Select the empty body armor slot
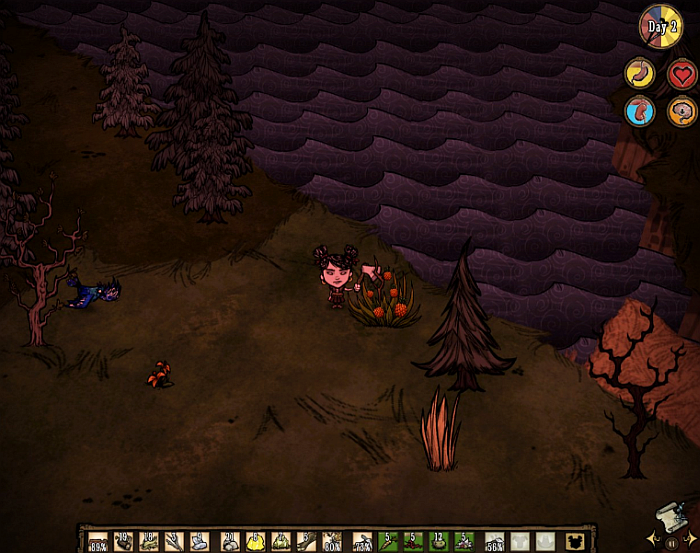 [x=521, y=541]
